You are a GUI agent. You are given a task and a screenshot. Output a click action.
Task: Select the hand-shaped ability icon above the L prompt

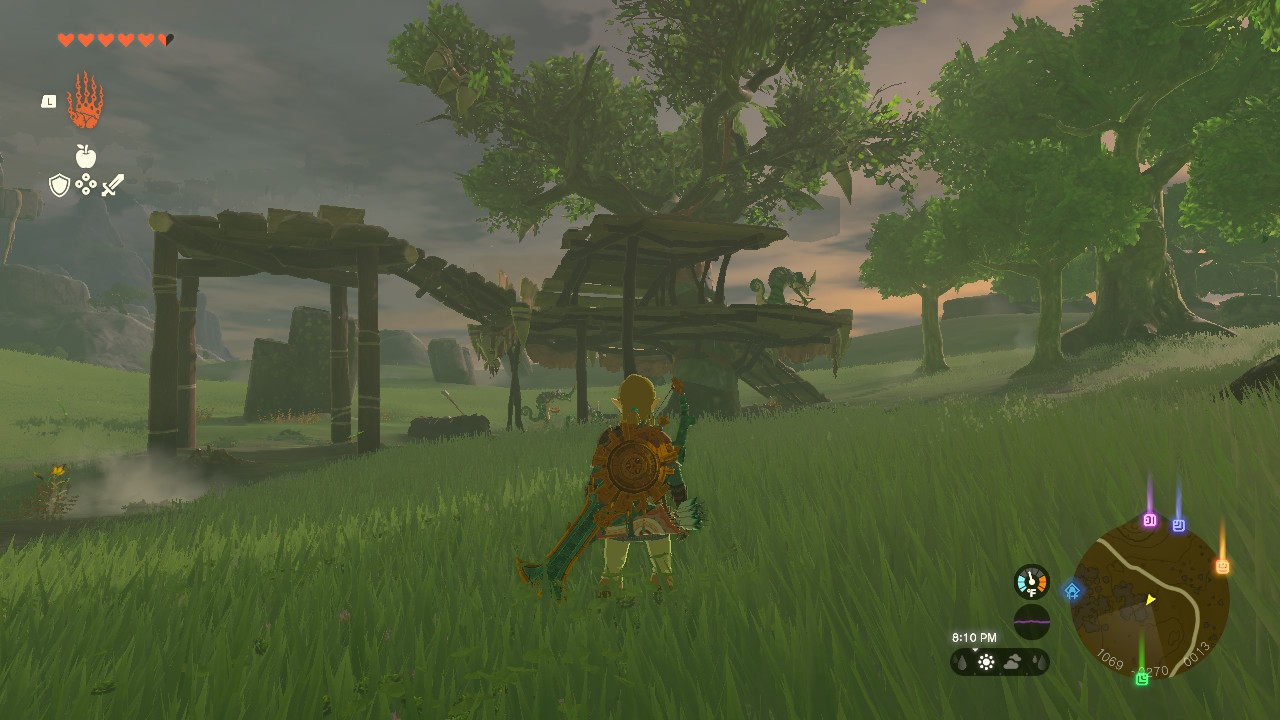(x=86, y=100)
